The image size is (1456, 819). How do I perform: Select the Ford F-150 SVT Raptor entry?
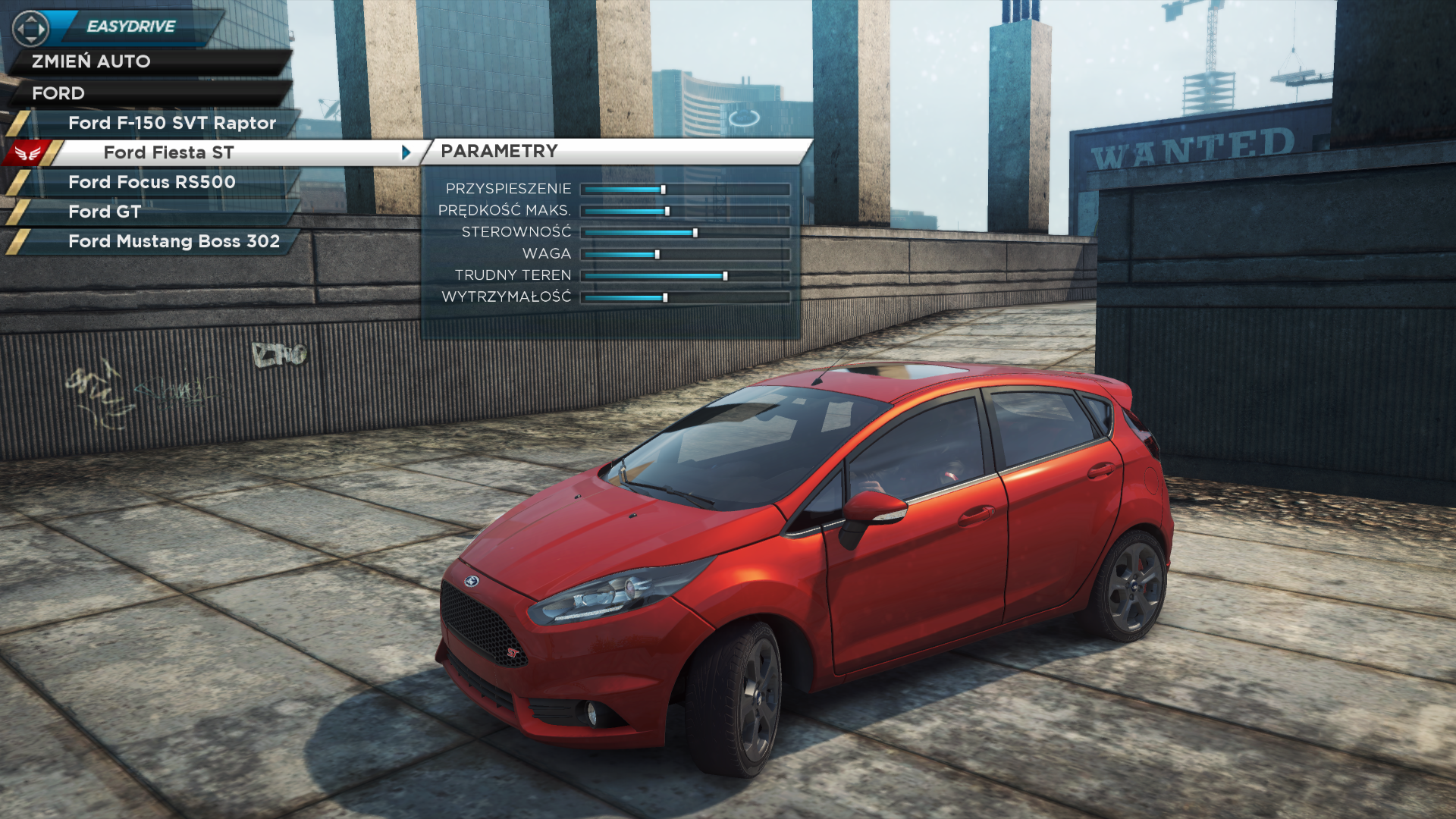[x=171, y=123]
